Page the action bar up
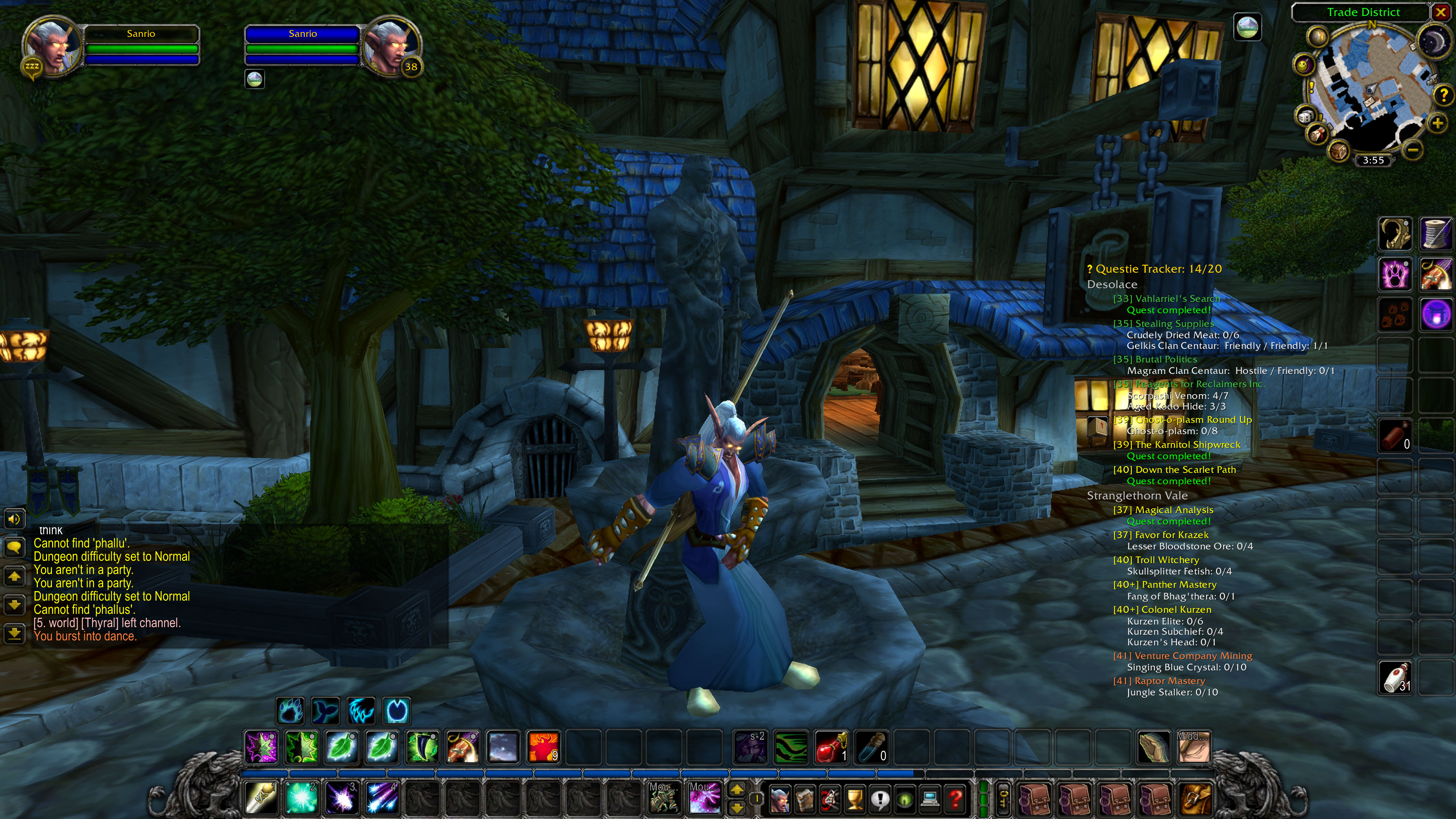Viewport: 1456px width, 819px height. click(x=737, y=789)
